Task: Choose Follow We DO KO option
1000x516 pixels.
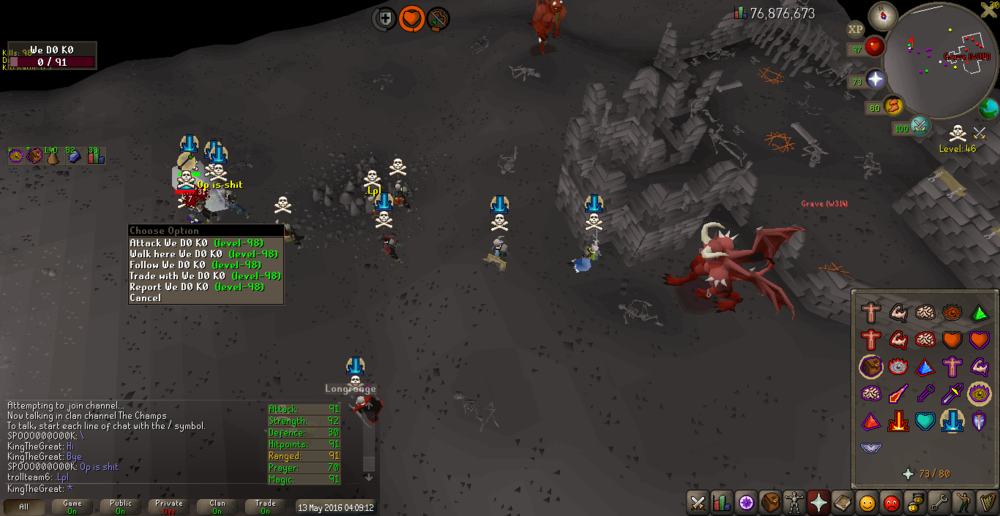Action: [x=196, y=265]
